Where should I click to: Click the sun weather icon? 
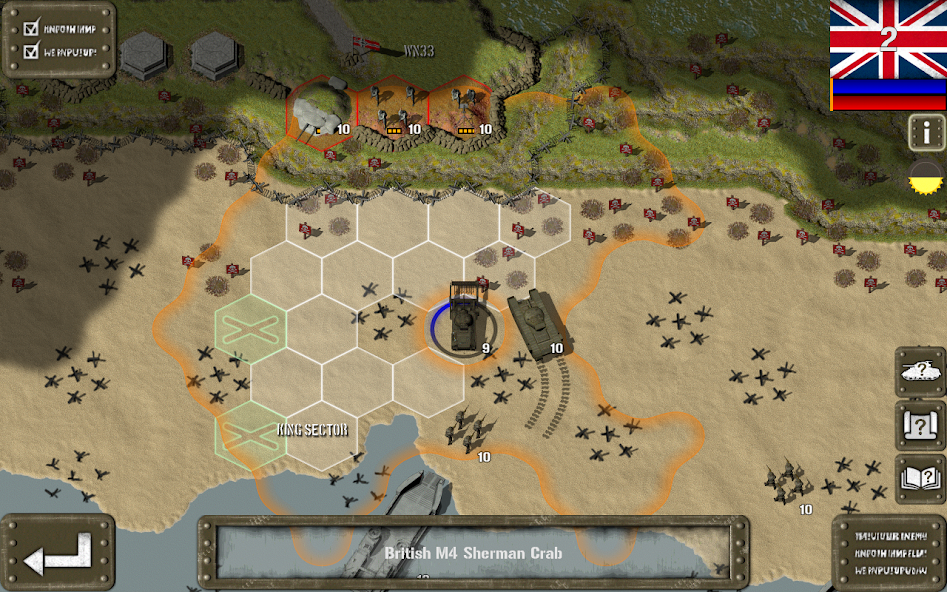click(927, 178)
